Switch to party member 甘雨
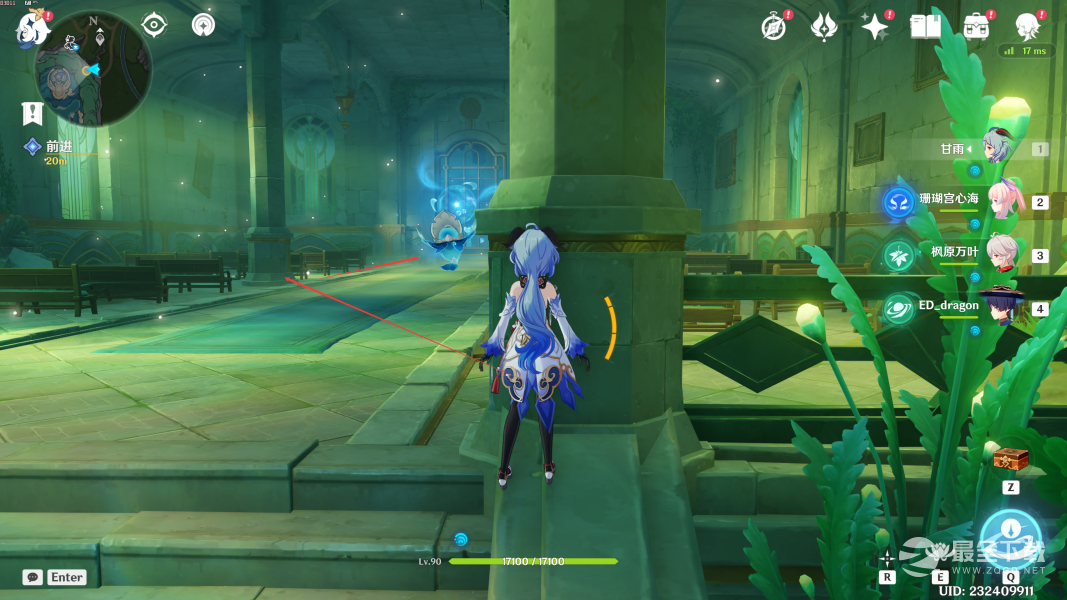This screenshot has height=600, width=1067. pos(996,148)
